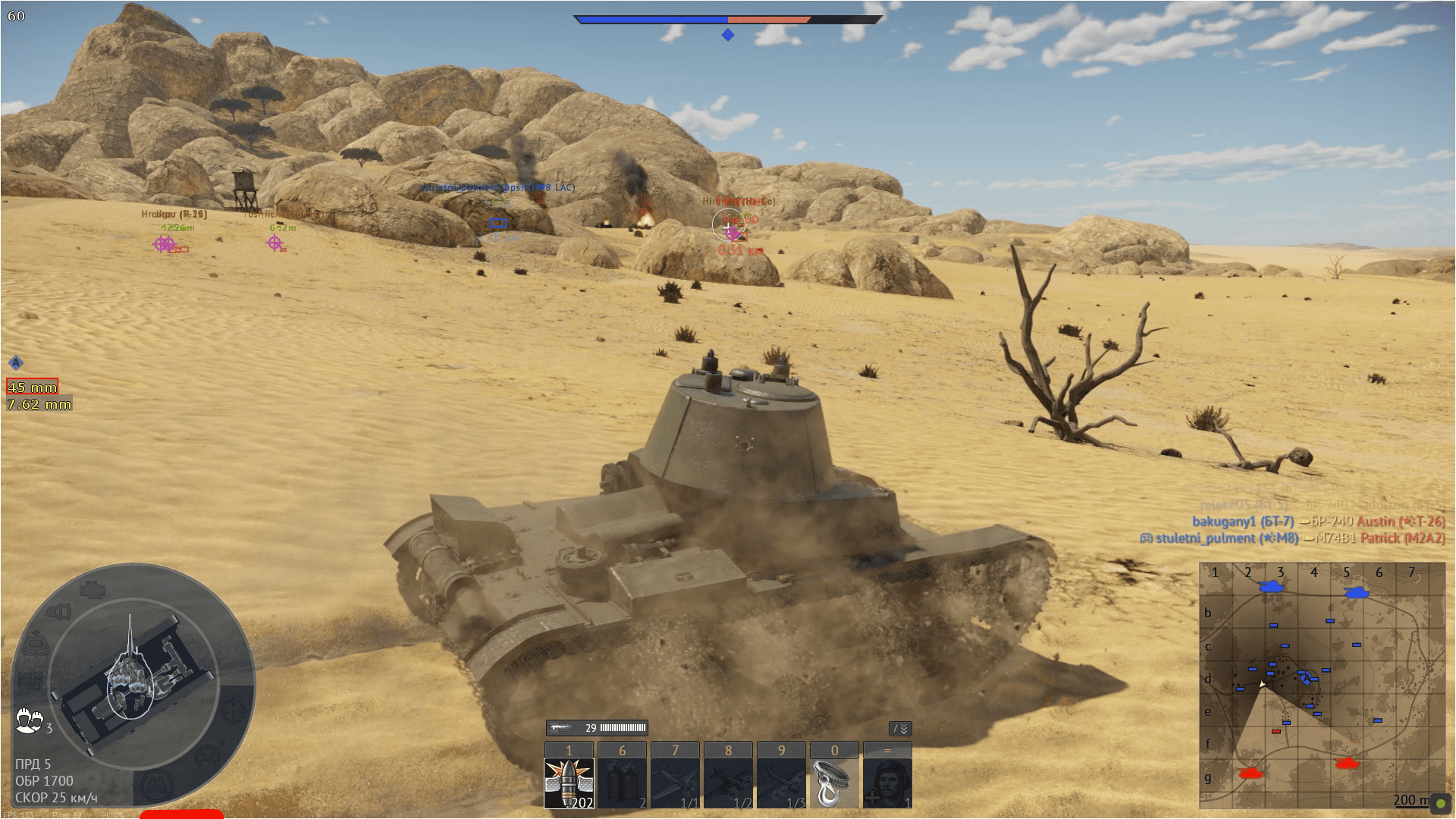Click the crew members count icon
Screen dimensions: 1456x819
coord(29,720)
